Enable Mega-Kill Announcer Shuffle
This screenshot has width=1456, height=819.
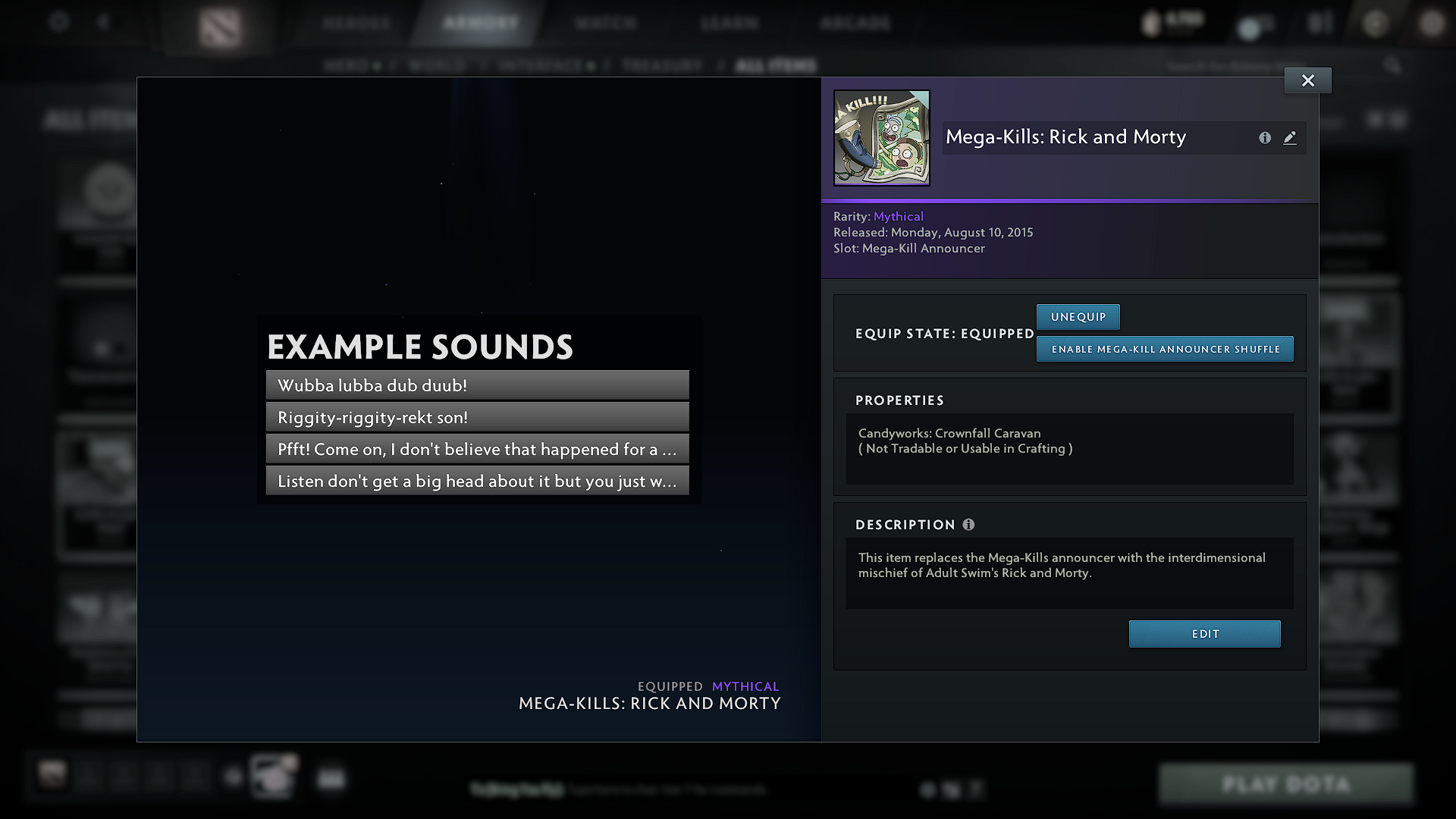tap(1165, 349)
